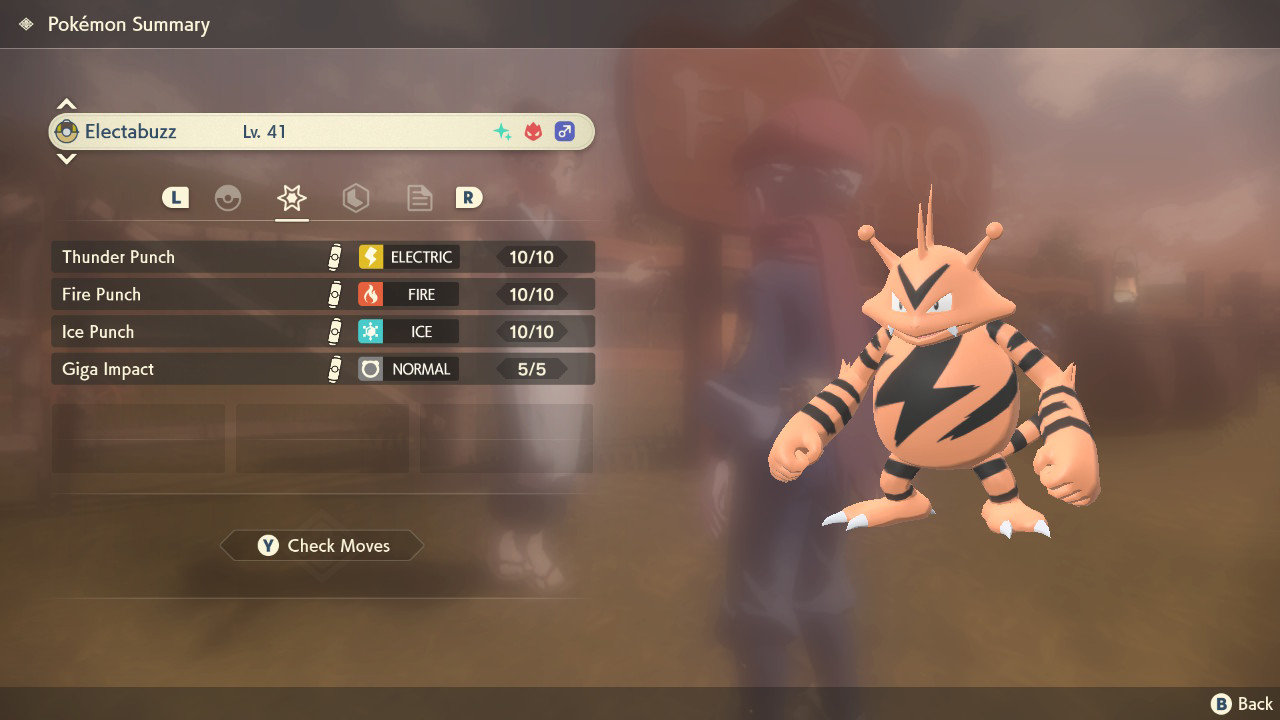Open the shield stats tab
Screen dimensions: 1280x720
point(356,197)
